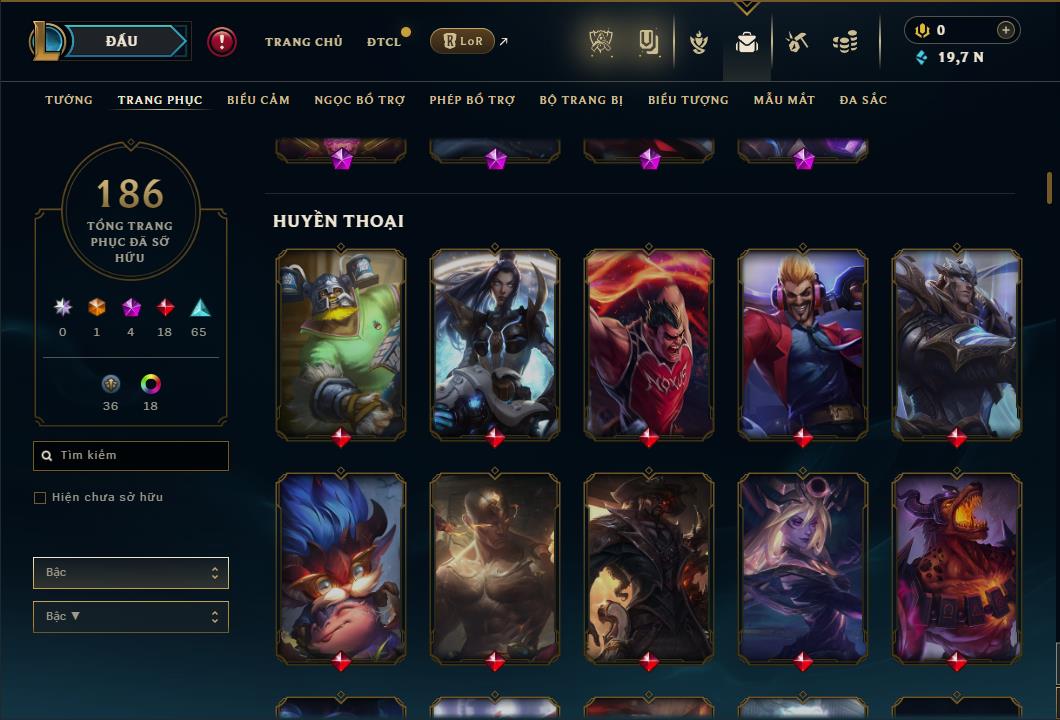Open the red exclamation alert icon
Viewport: 1060px width, 720px height.
222,41
